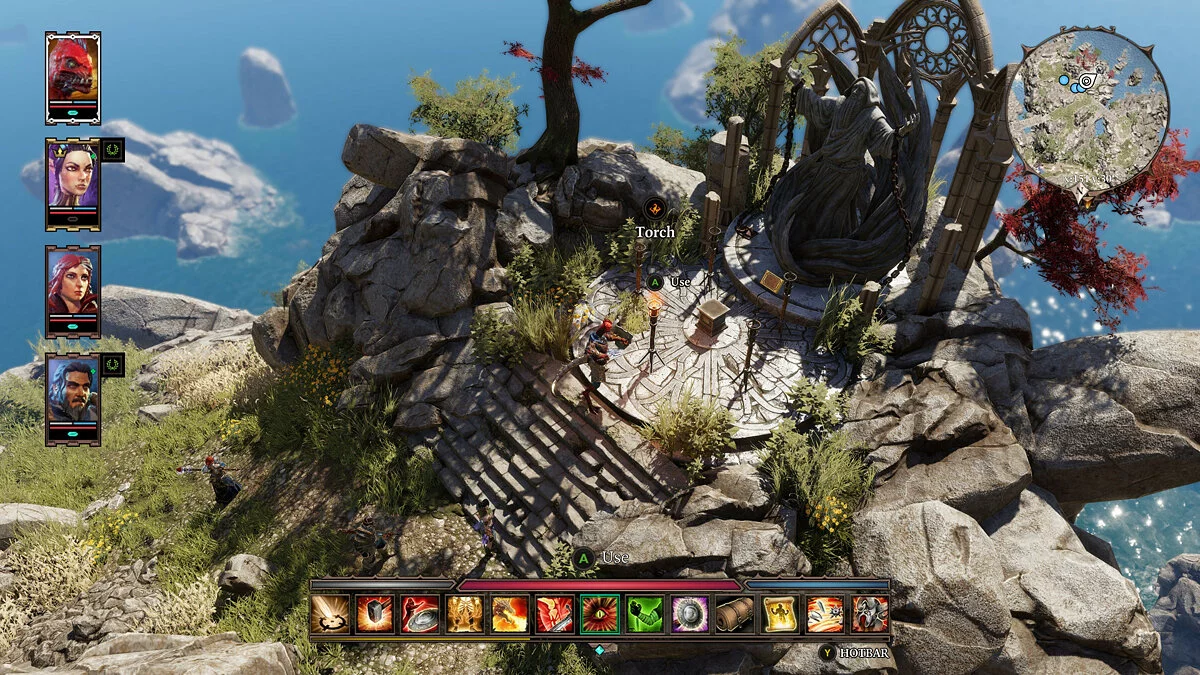Use the horned helmet skill
The image size is (1200, 675).
tap(870, 614)
